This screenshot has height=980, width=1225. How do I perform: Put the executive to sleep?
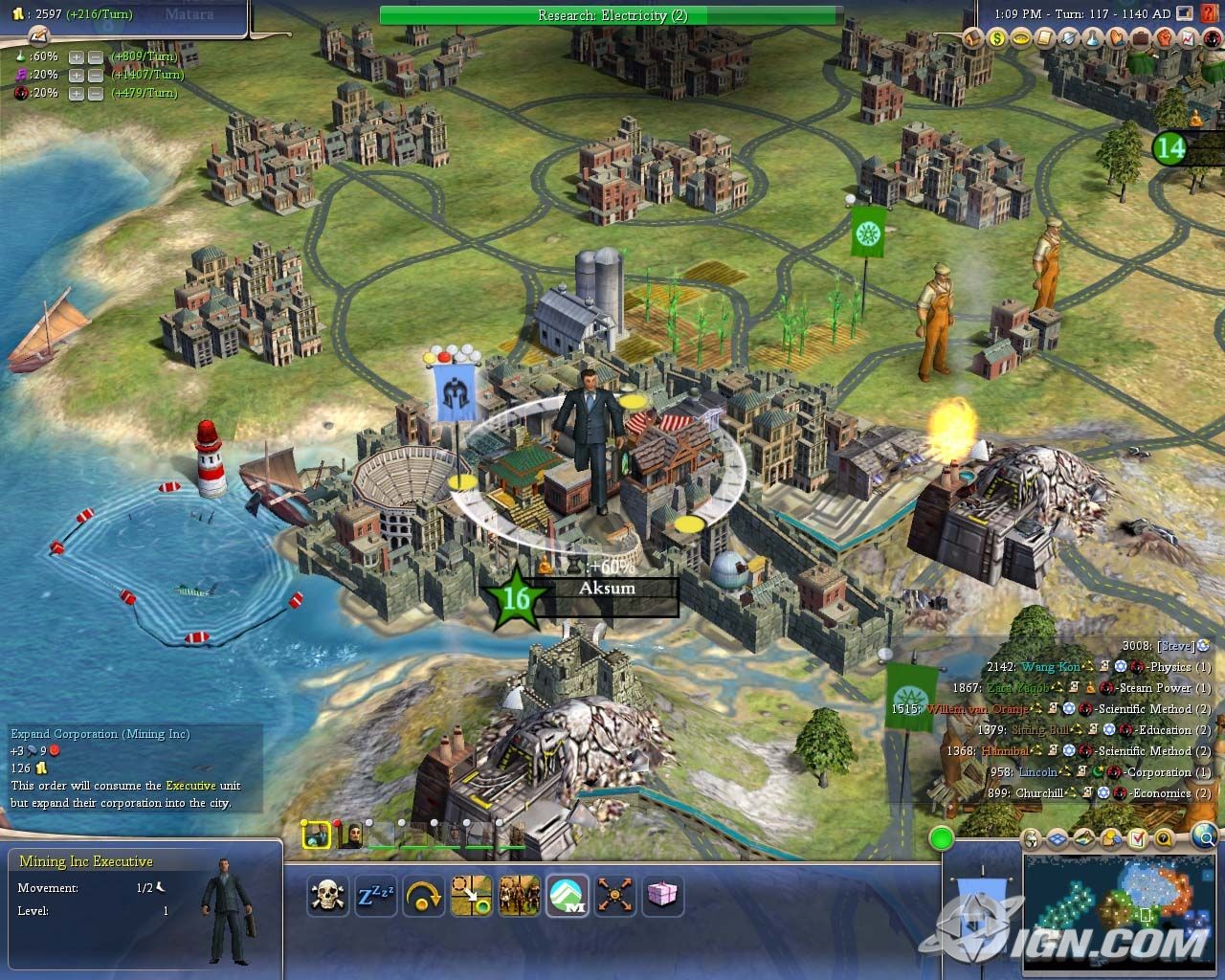375,896
